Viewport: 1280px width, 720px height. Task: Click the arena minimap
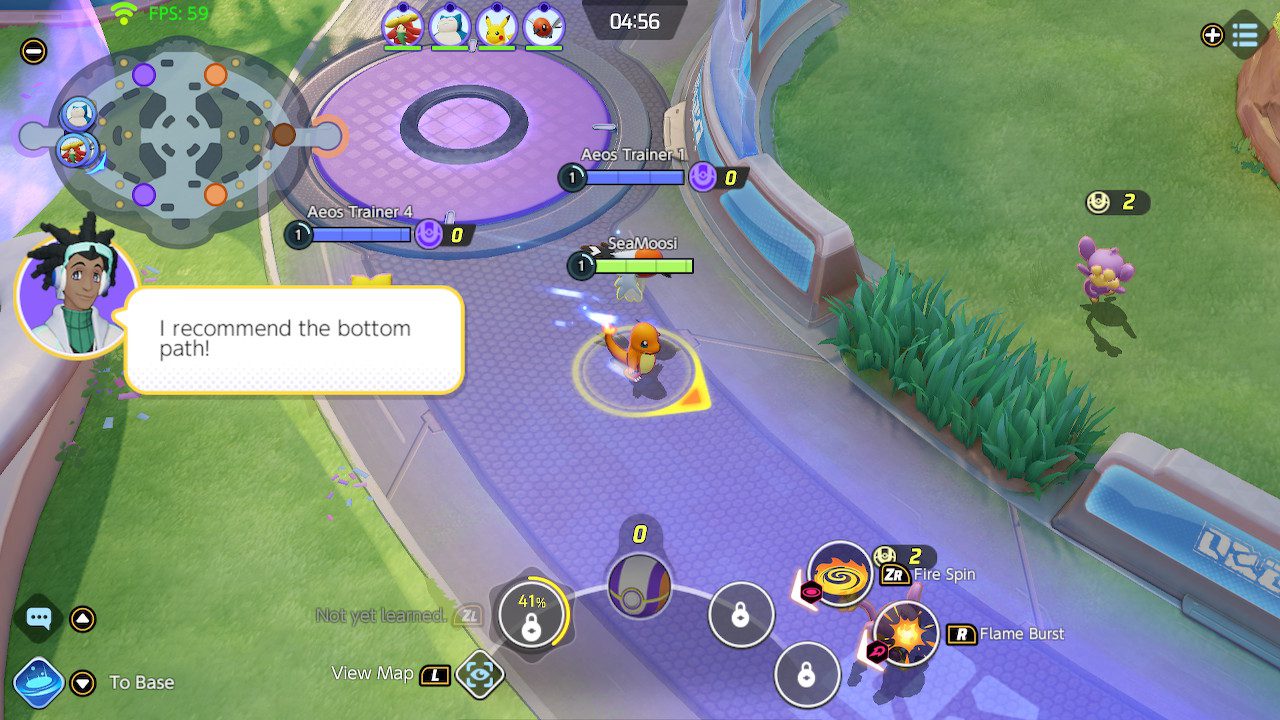point(180,133)
